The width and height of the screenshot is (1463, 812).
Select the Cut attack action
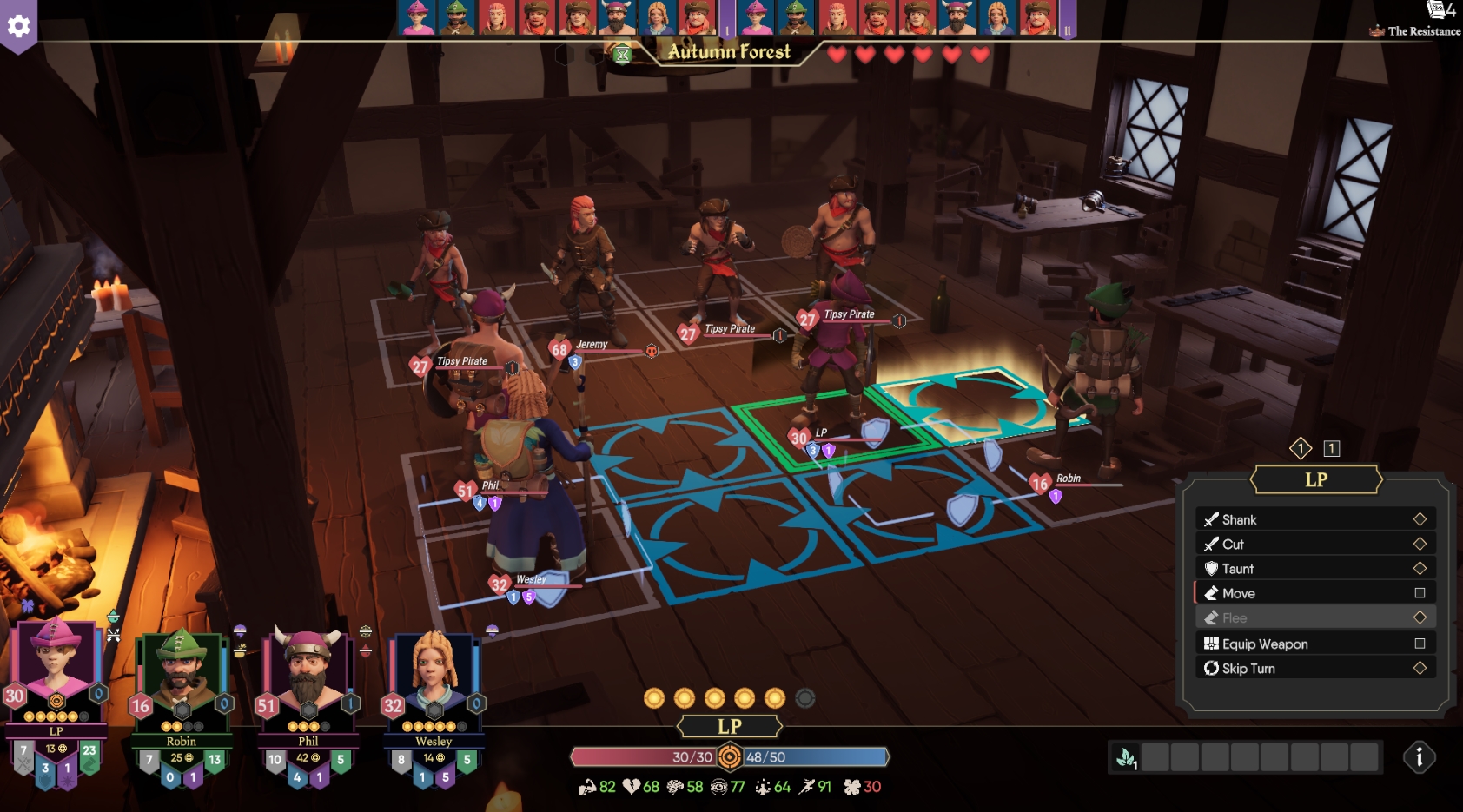pos(1234,544)
